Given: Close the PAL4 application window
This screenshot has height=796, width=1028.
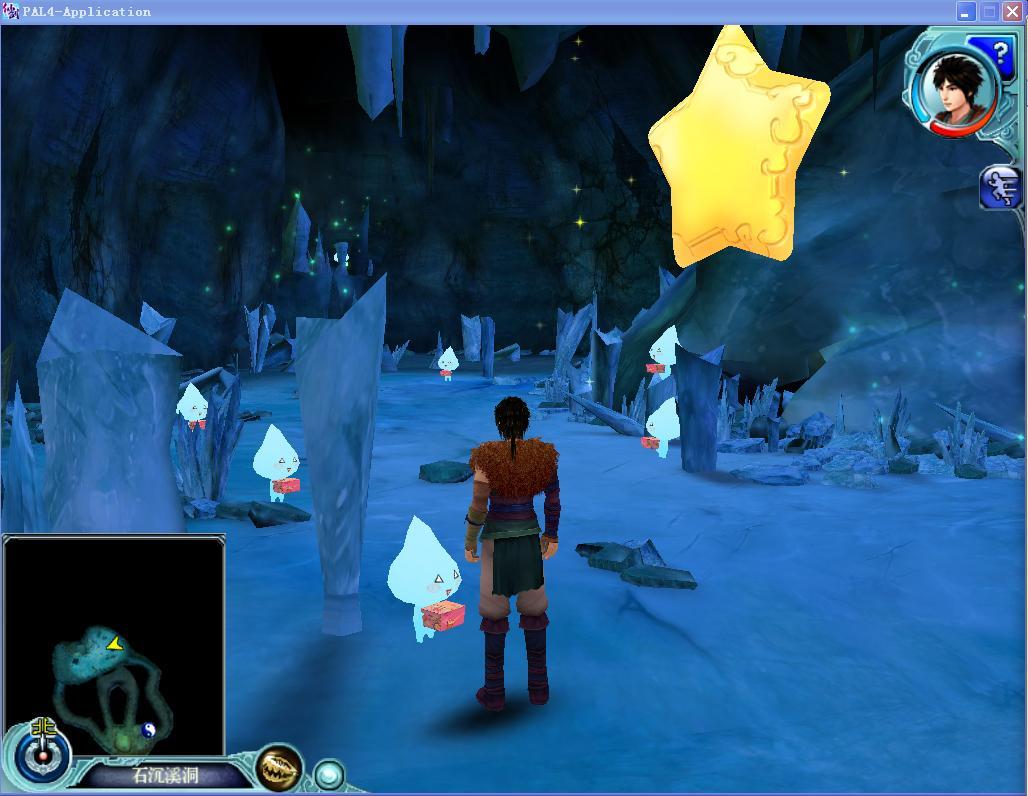Looking at the screenshot, I should coord(1013,12).
